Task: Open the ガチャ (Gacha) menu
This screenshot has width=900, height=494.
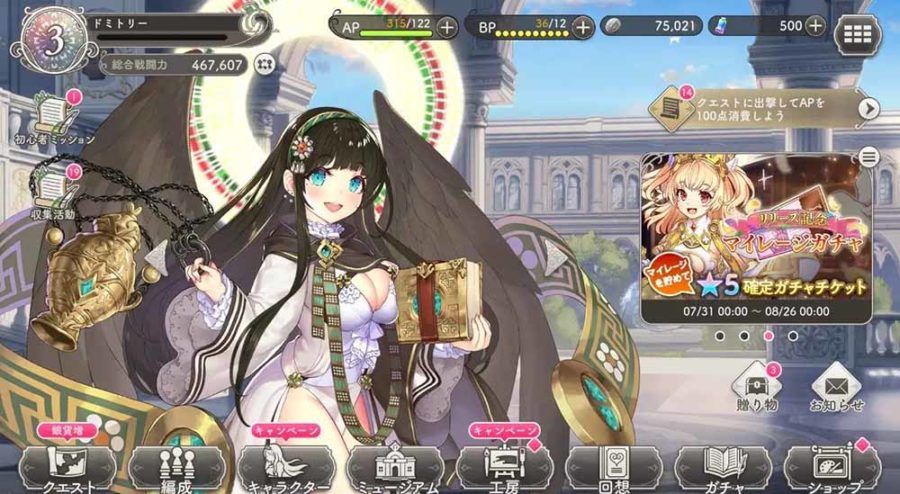Action: [720, 466]
